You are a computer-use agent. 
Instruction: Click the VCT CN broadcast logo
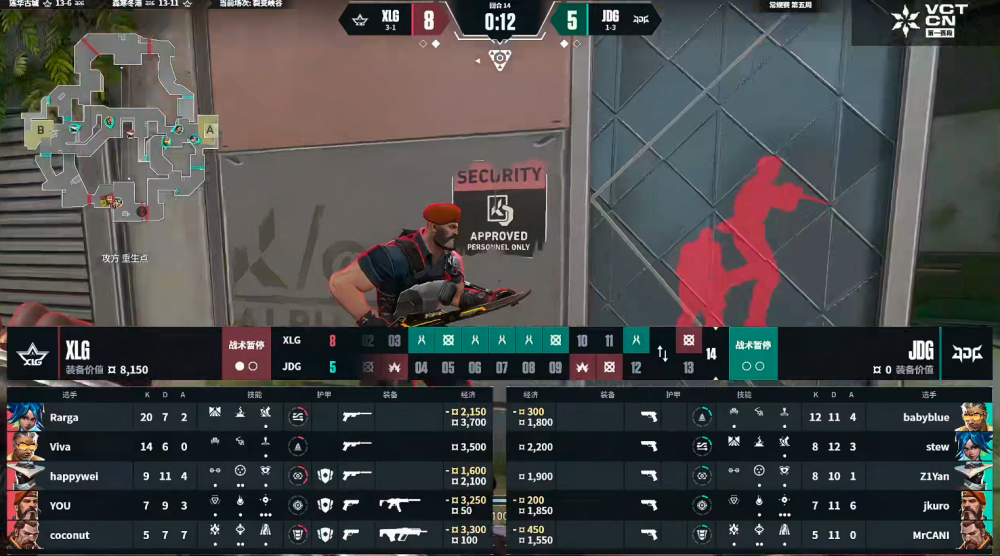[x=923, y=24]
